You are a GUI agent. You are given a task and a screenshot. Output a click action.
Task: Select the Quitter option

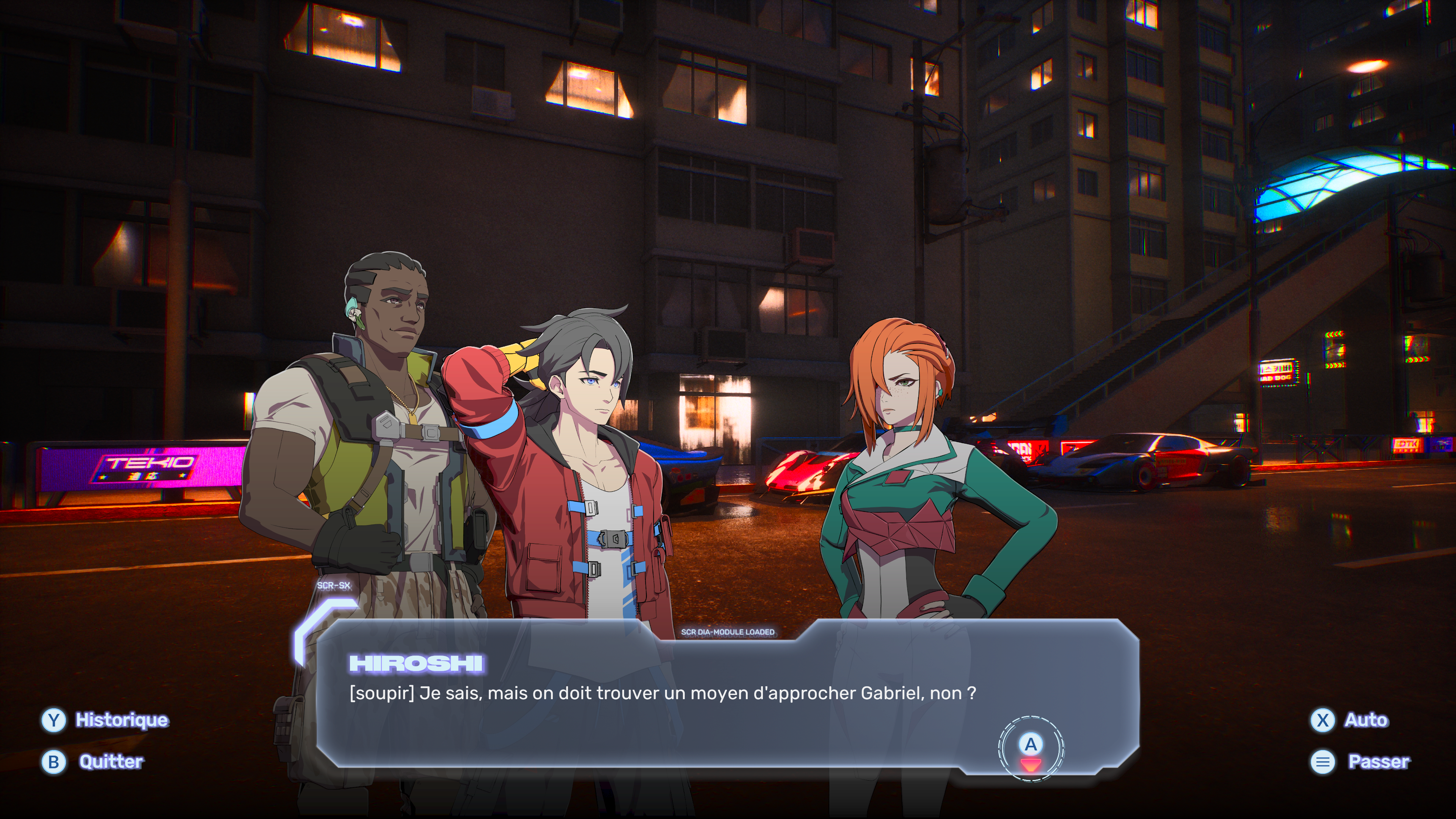pyautogui.click(x=93, y=762)
